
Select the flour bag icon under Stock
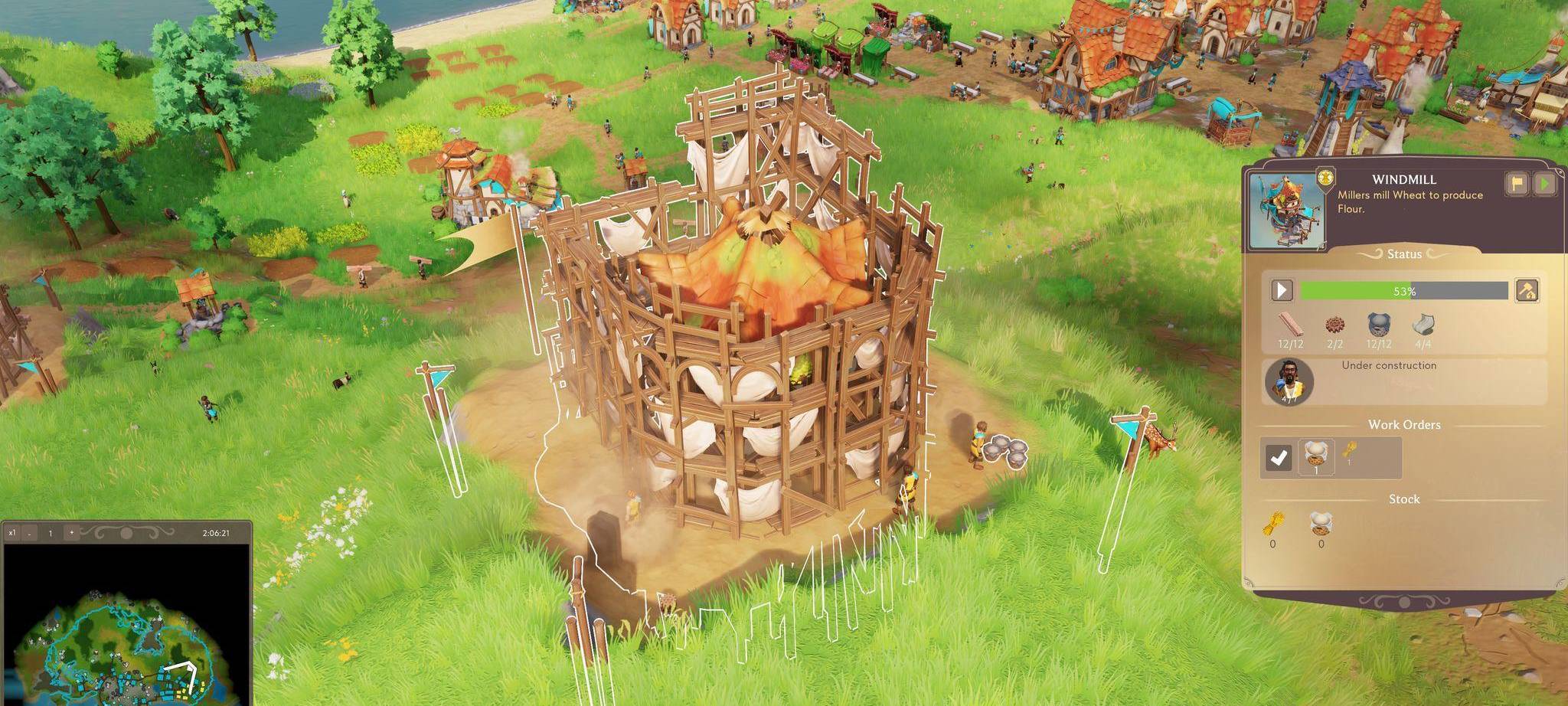(1321, 524)
